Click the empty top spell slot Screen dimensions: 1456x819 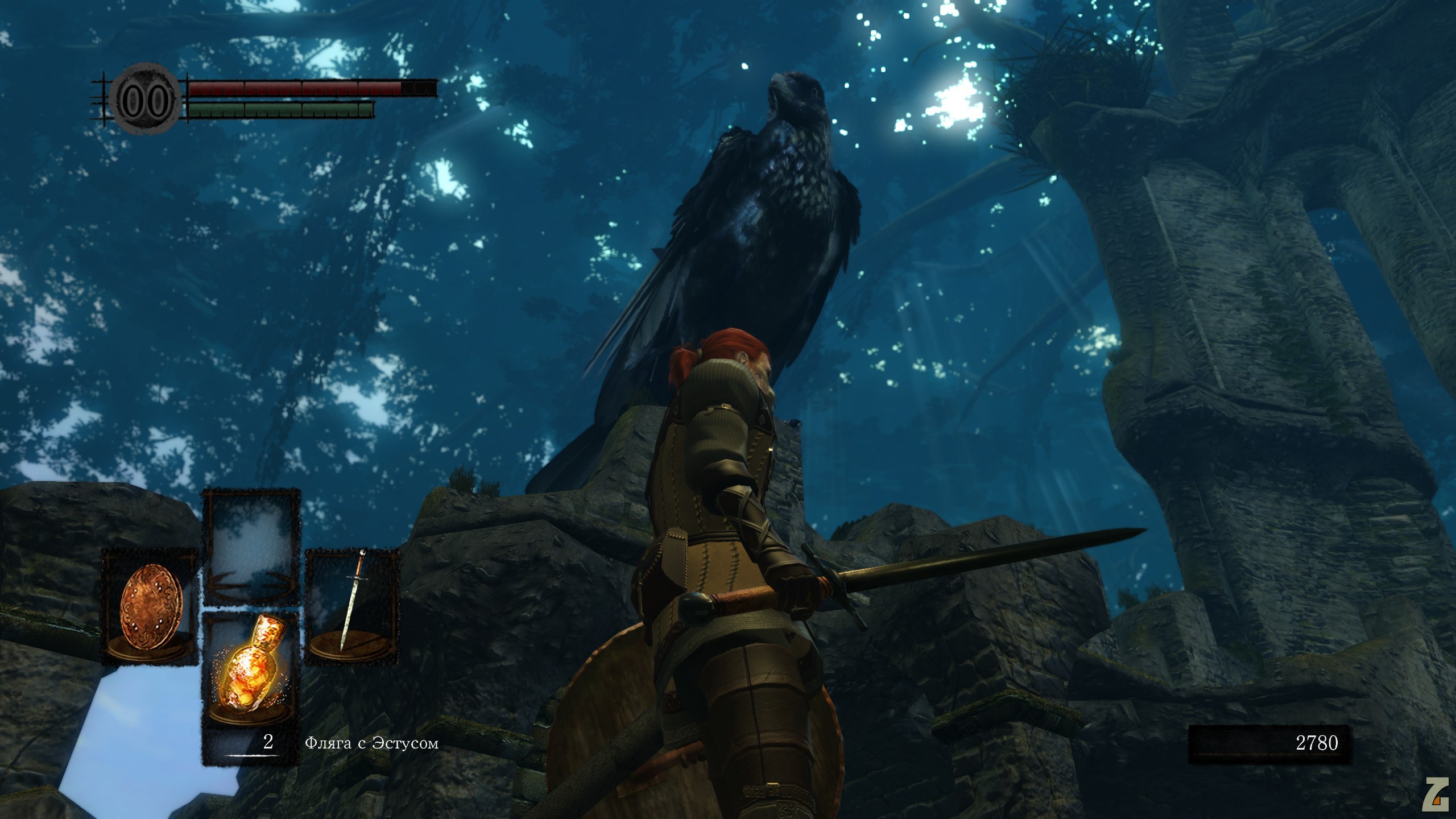pos(251,547)
